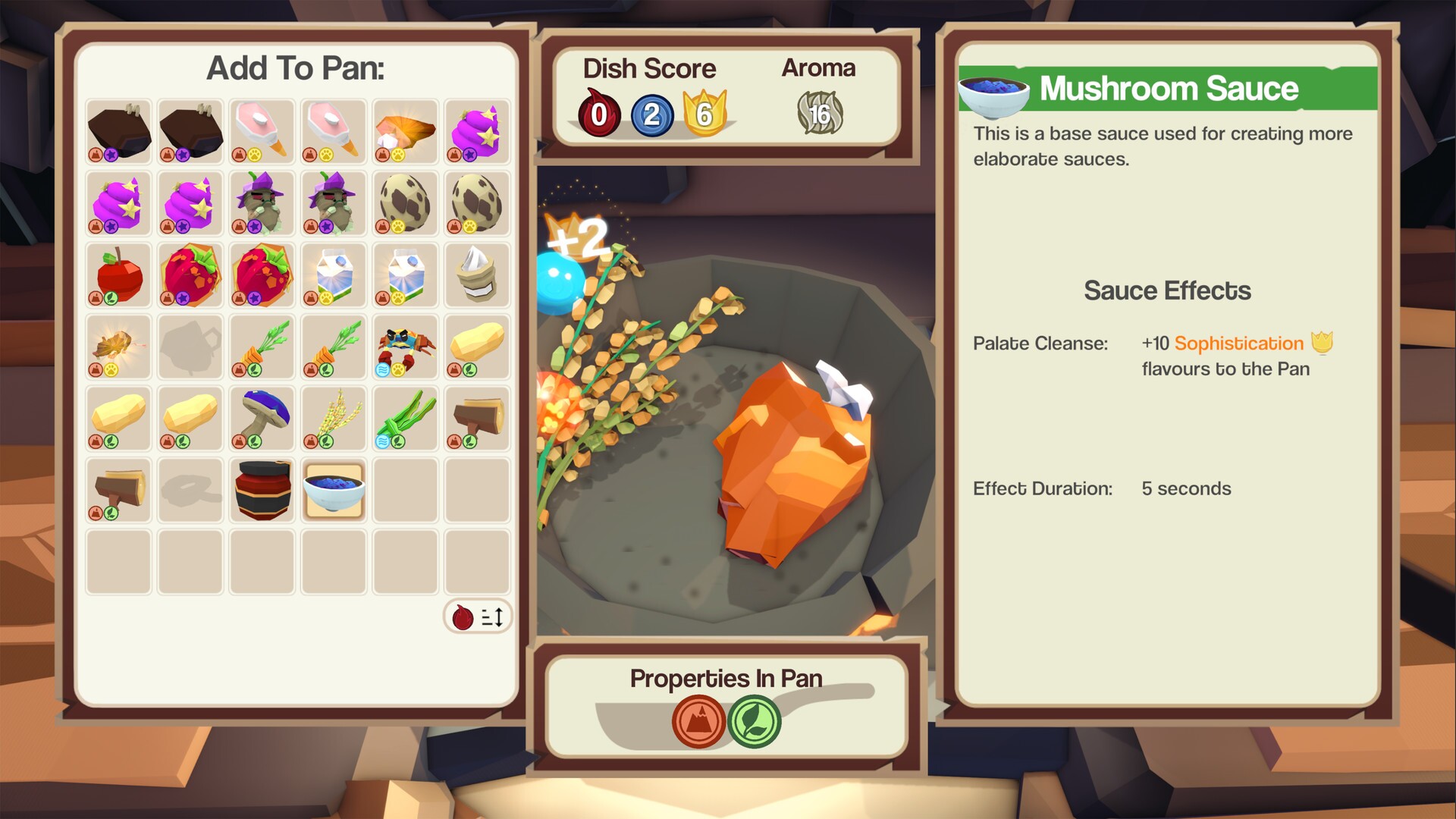Select a carrot ingredient from the grid
Screen dimensions: 1456x819
click(261, 347)
